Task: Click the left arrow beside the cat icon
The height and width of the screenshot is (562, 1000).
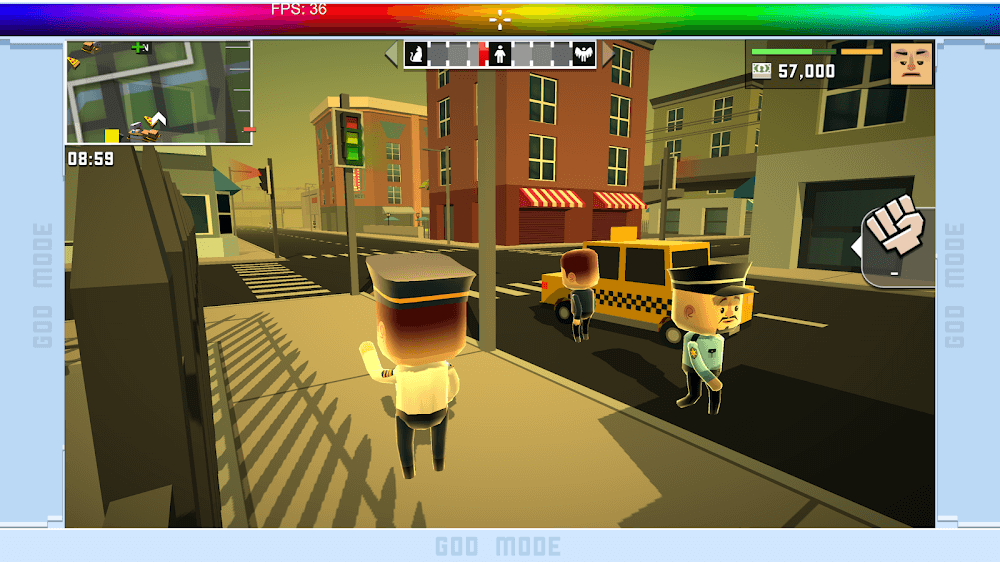Action: [x=392, y=54]
